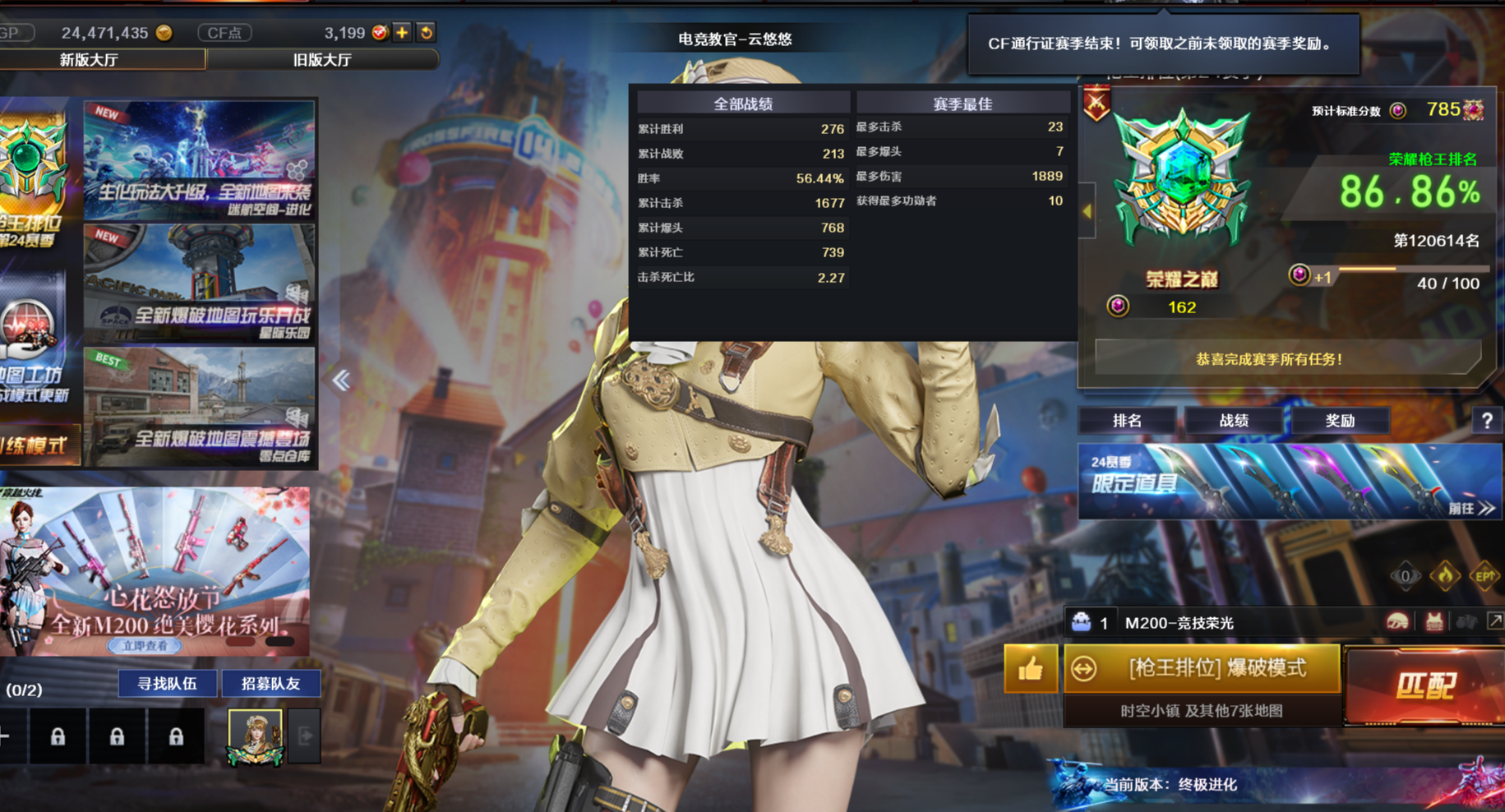Add CF points with the plus button

pyautogui.click(x=402, y=33)
